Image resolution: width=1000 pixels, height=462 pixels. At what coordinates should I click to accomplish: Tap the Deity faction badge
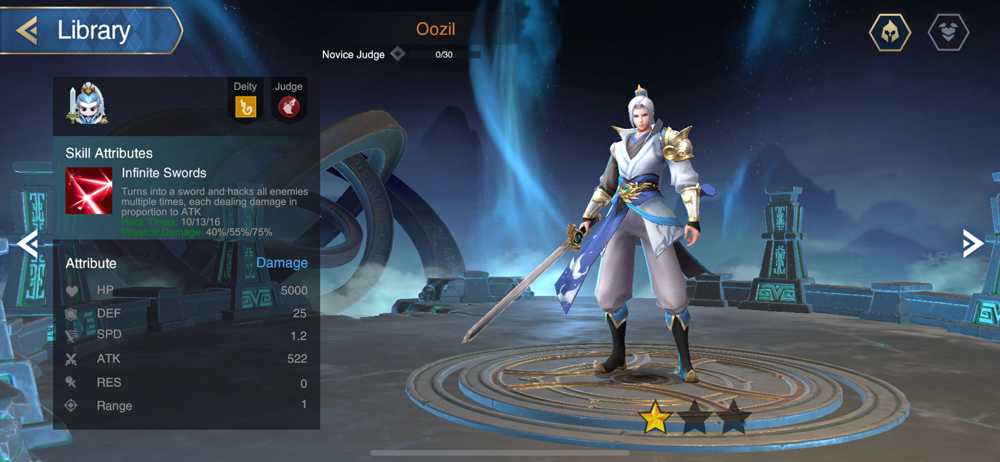coord(245,105)
